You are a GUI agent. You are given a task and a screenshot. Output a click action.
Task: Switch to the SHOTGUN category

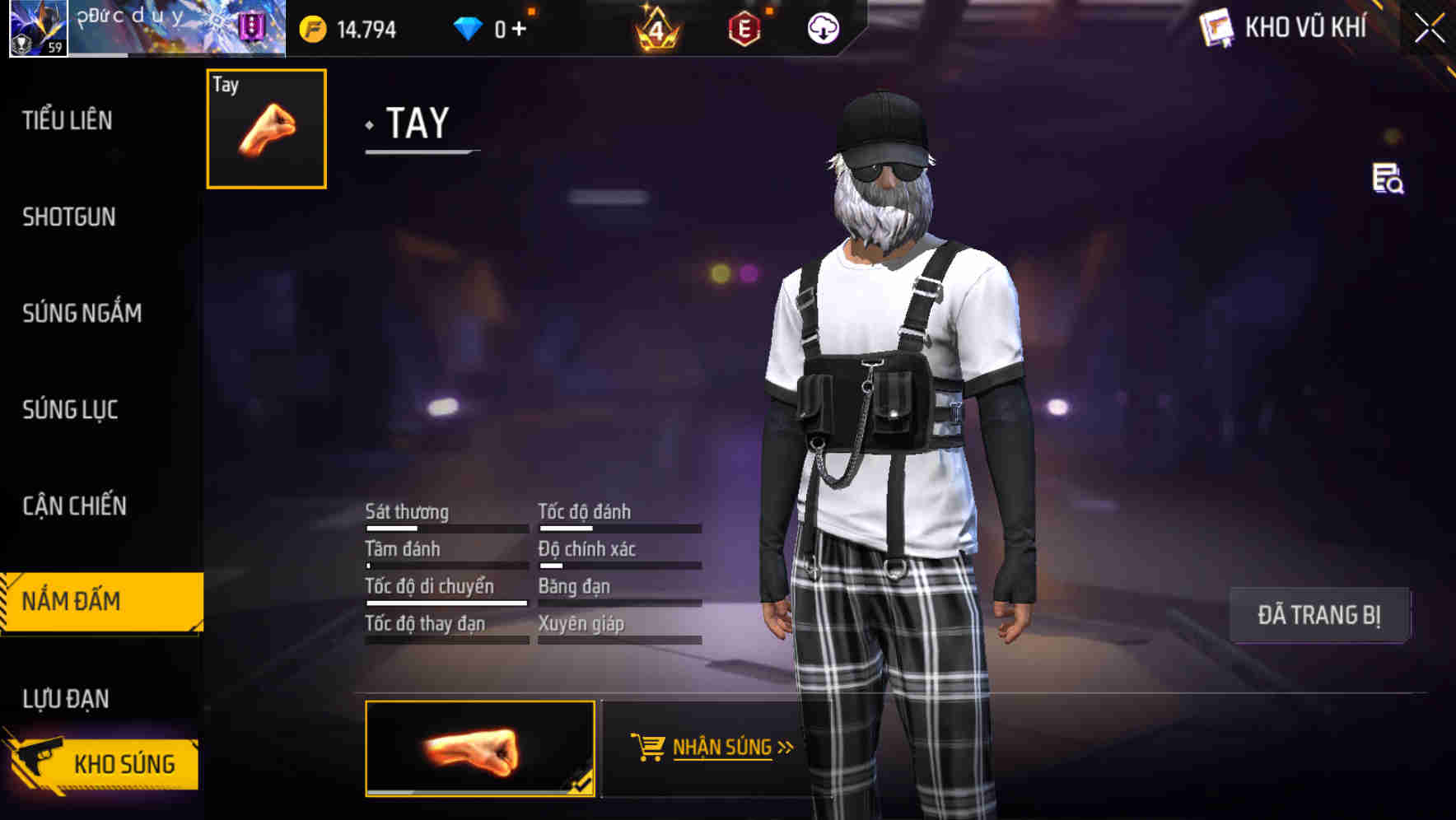(x=69, y=216)
